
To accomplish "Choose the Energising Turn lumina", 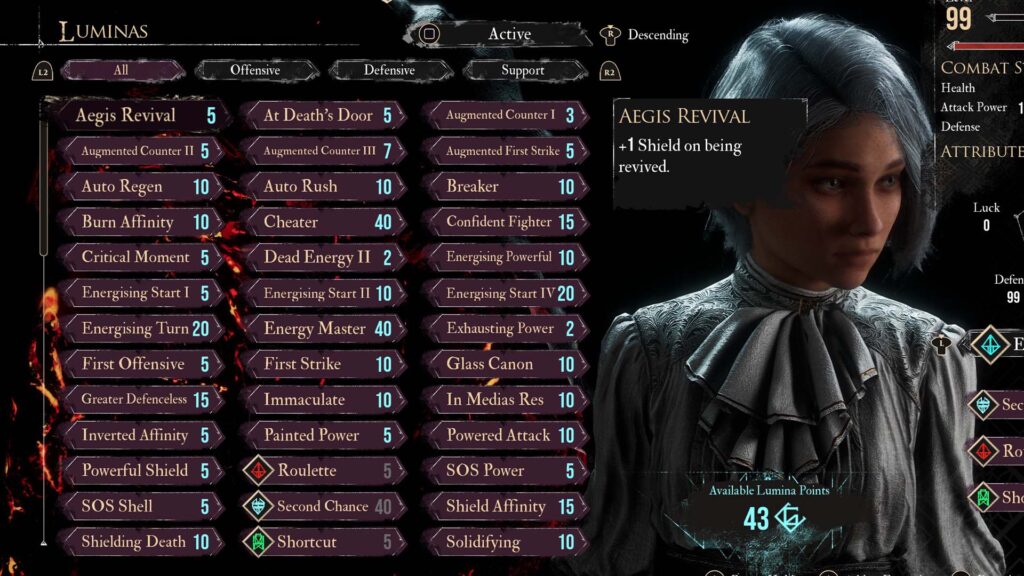I will click(140, 328).
